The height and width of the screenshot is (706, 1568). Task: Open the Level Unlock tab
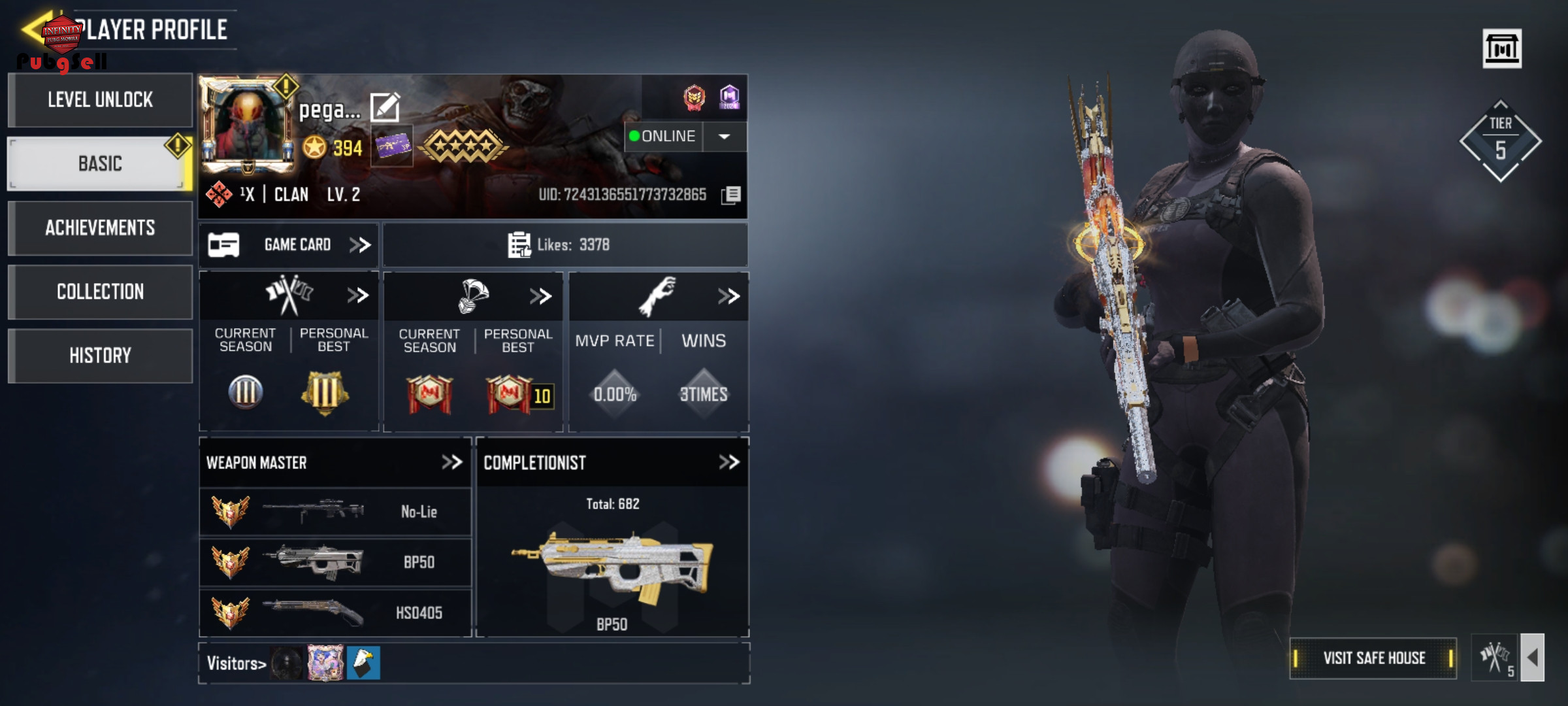coord(100,100)
